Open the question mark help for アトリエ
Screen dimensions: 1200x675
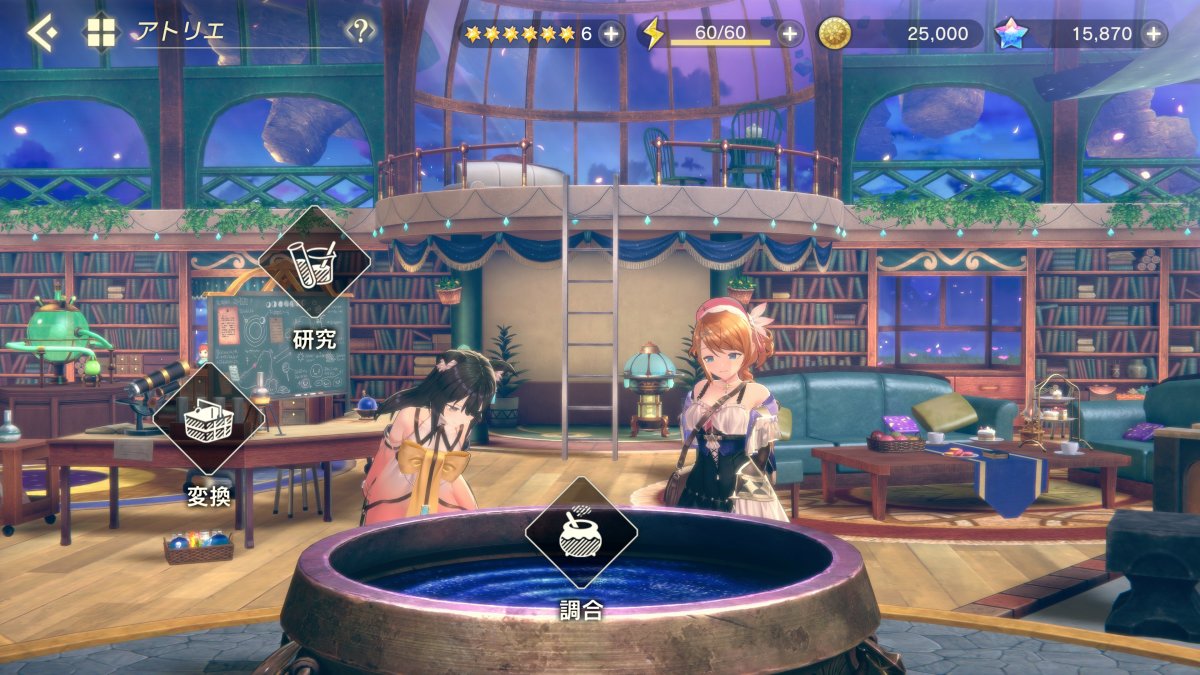(x=360, y=30)
